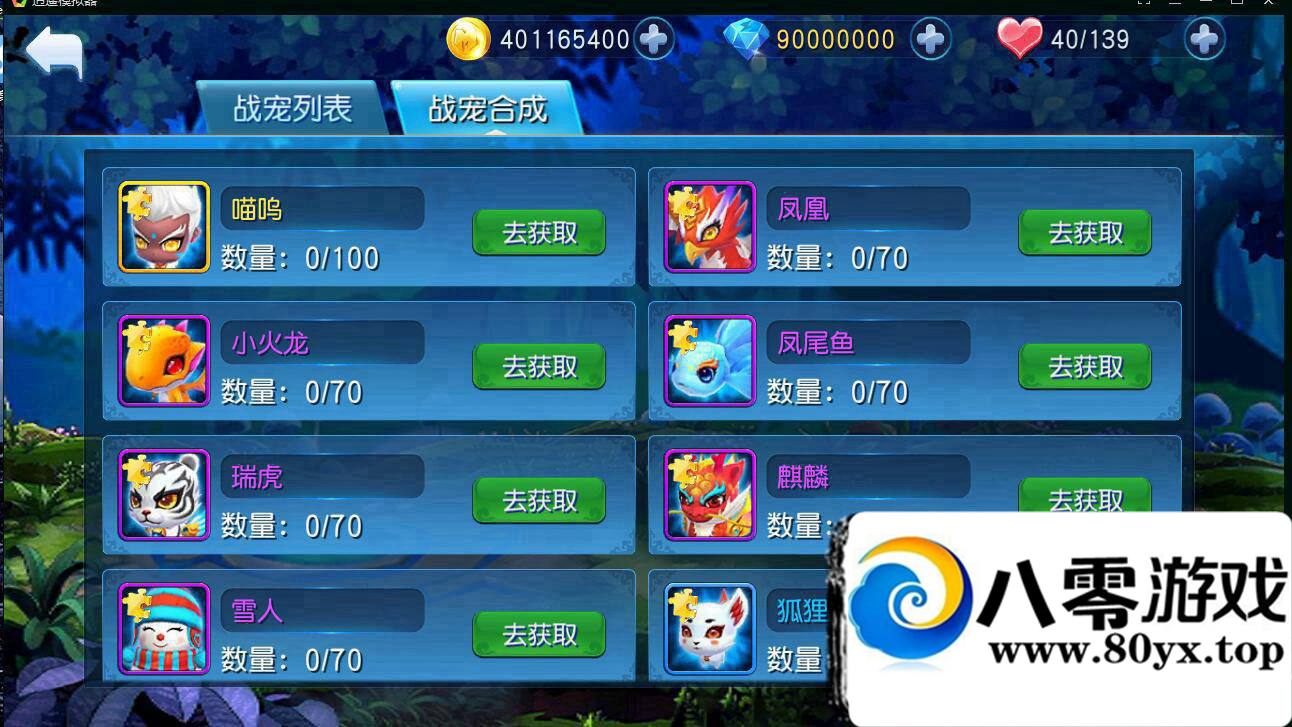1292x727 pixels.
Task: Select the 凤尾鱼 blue fish fragment icon
Action: (x=710, y=361)
